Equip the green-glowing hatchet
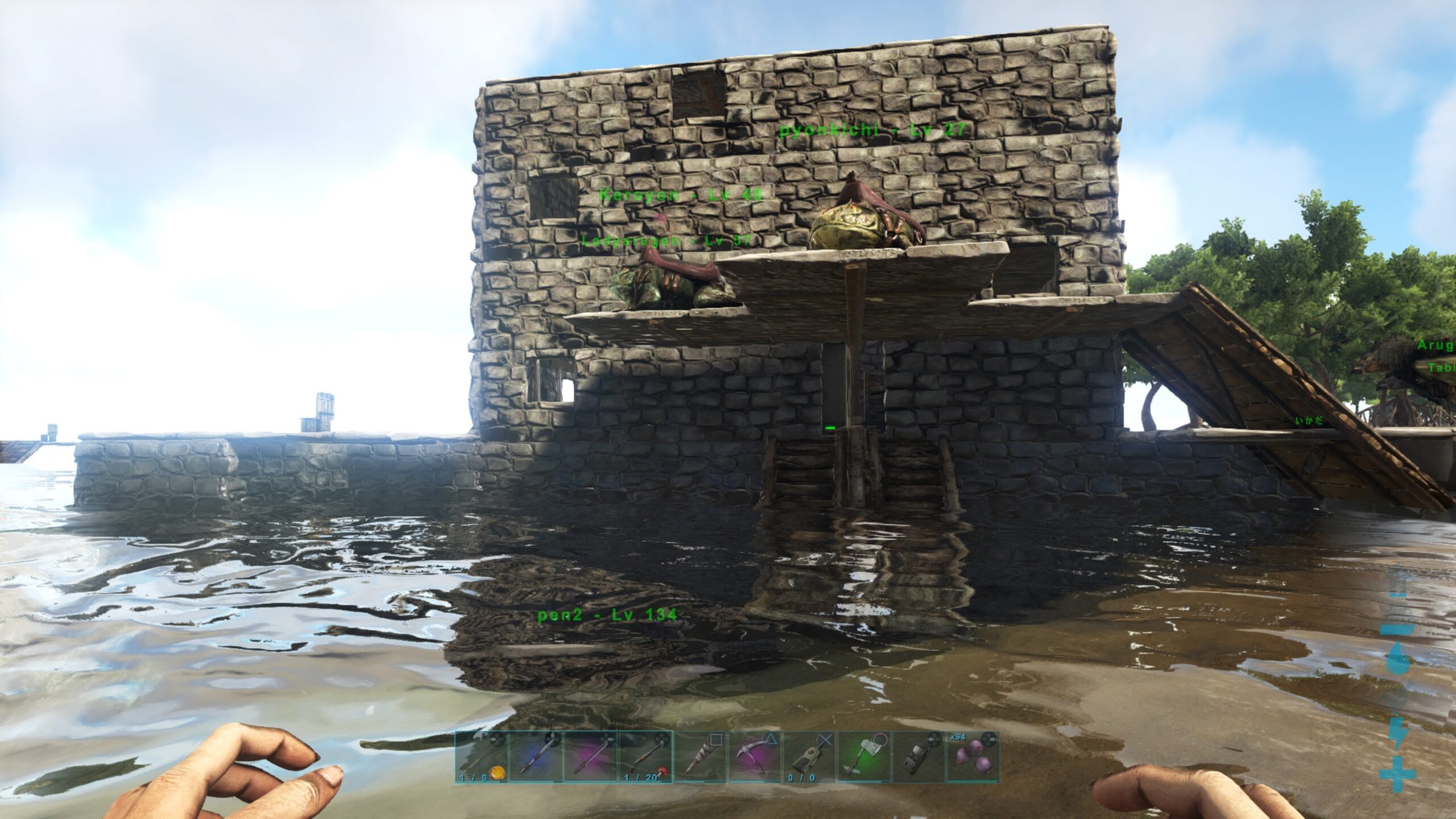 pyautogui.click(x=863, y=757)
